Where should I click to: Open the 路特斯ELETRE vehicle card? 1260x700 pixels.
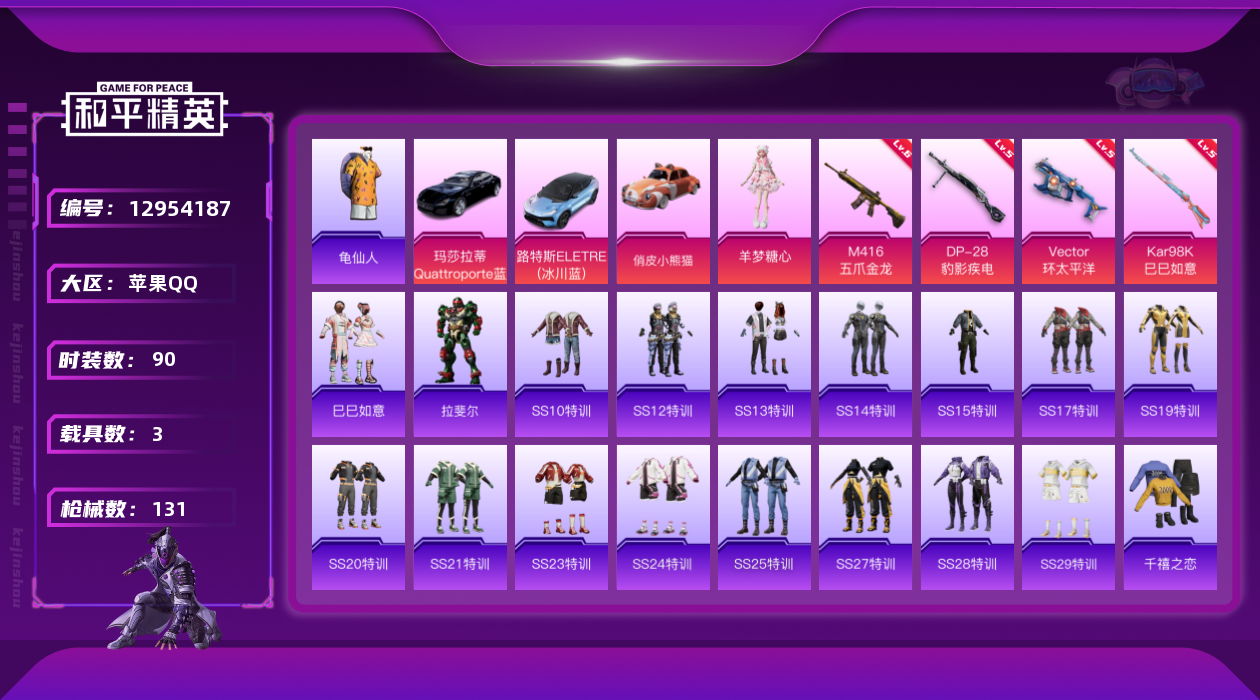(x=561, y=211)
